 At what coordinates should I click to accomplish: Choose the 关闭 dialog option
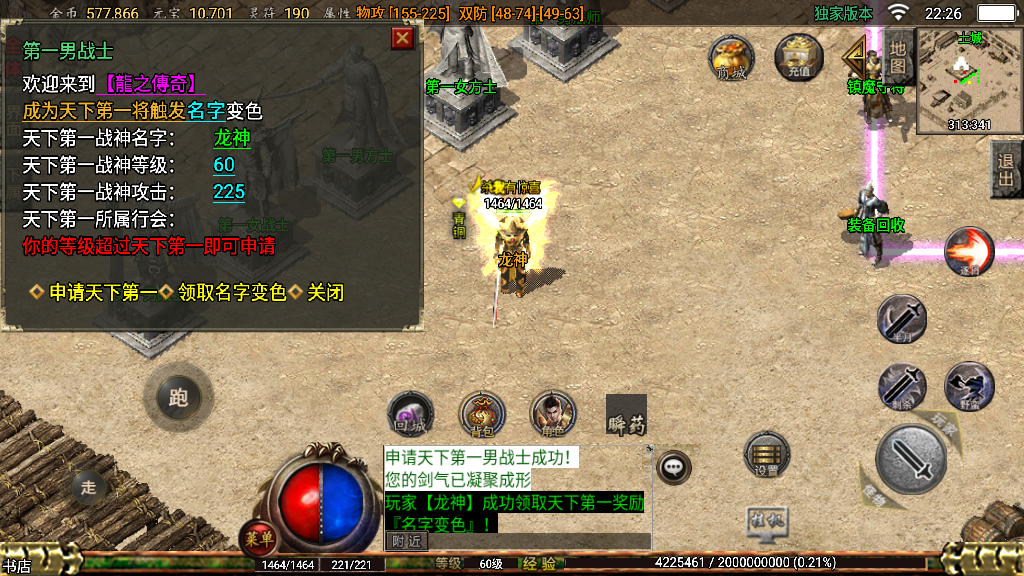pyautogui.click(x=325, y=292)
